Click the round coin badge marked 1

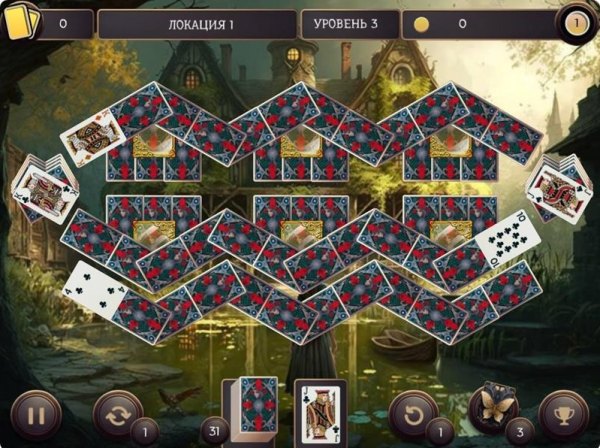pos(577,22)
